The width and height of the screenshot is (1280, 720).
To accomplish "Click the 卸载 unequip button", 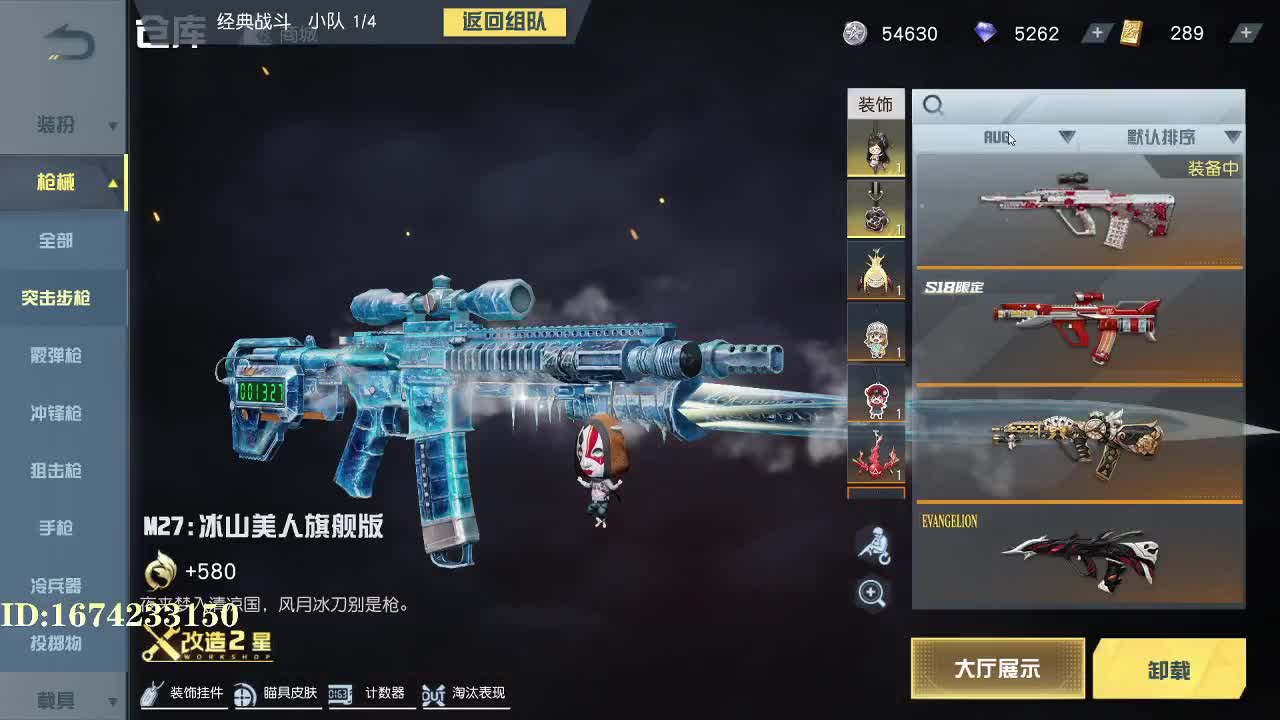I will click(x=1172, y=668).
